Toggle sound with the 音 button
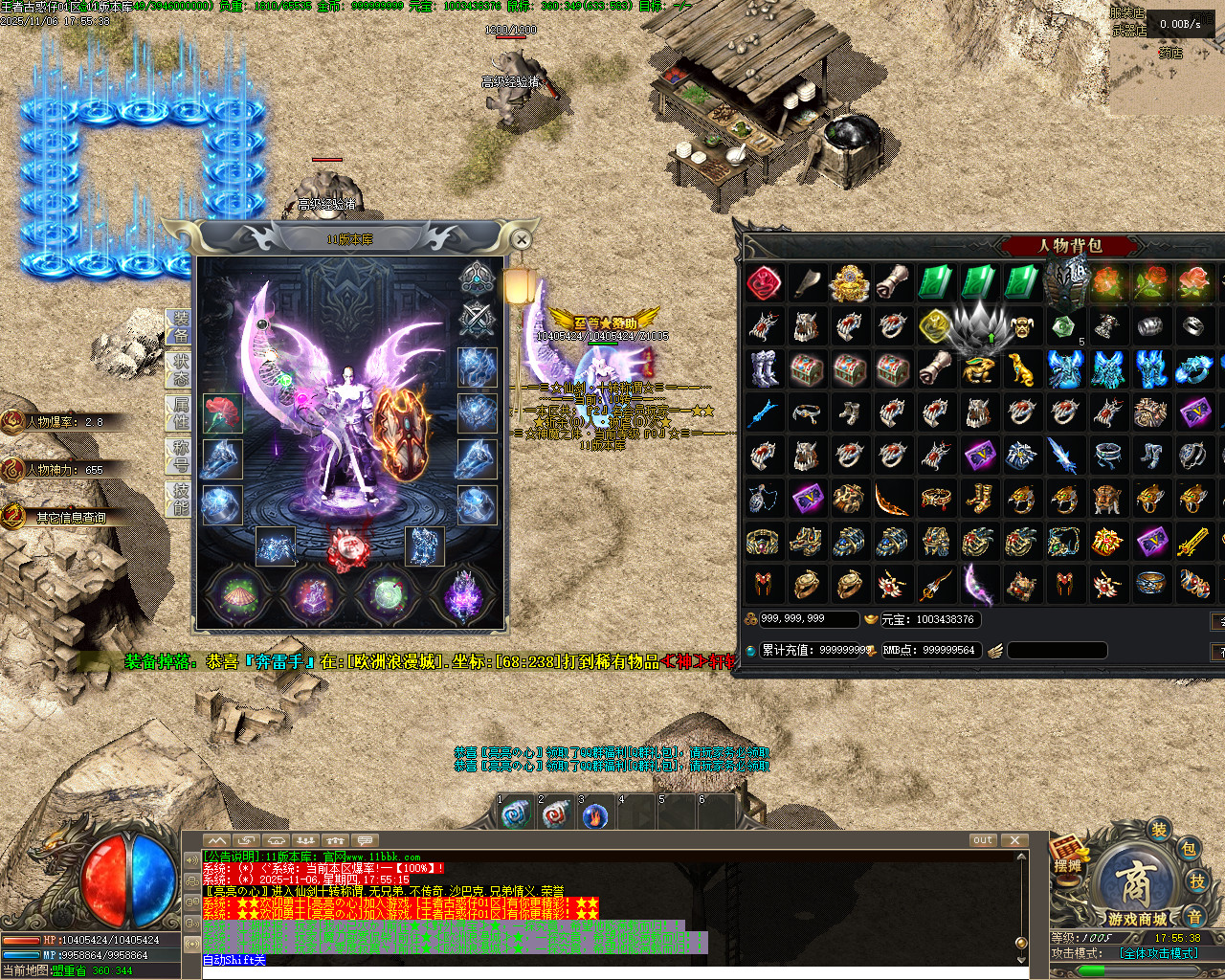This screenshot has width=1225, height=980. pos(1194,916)
